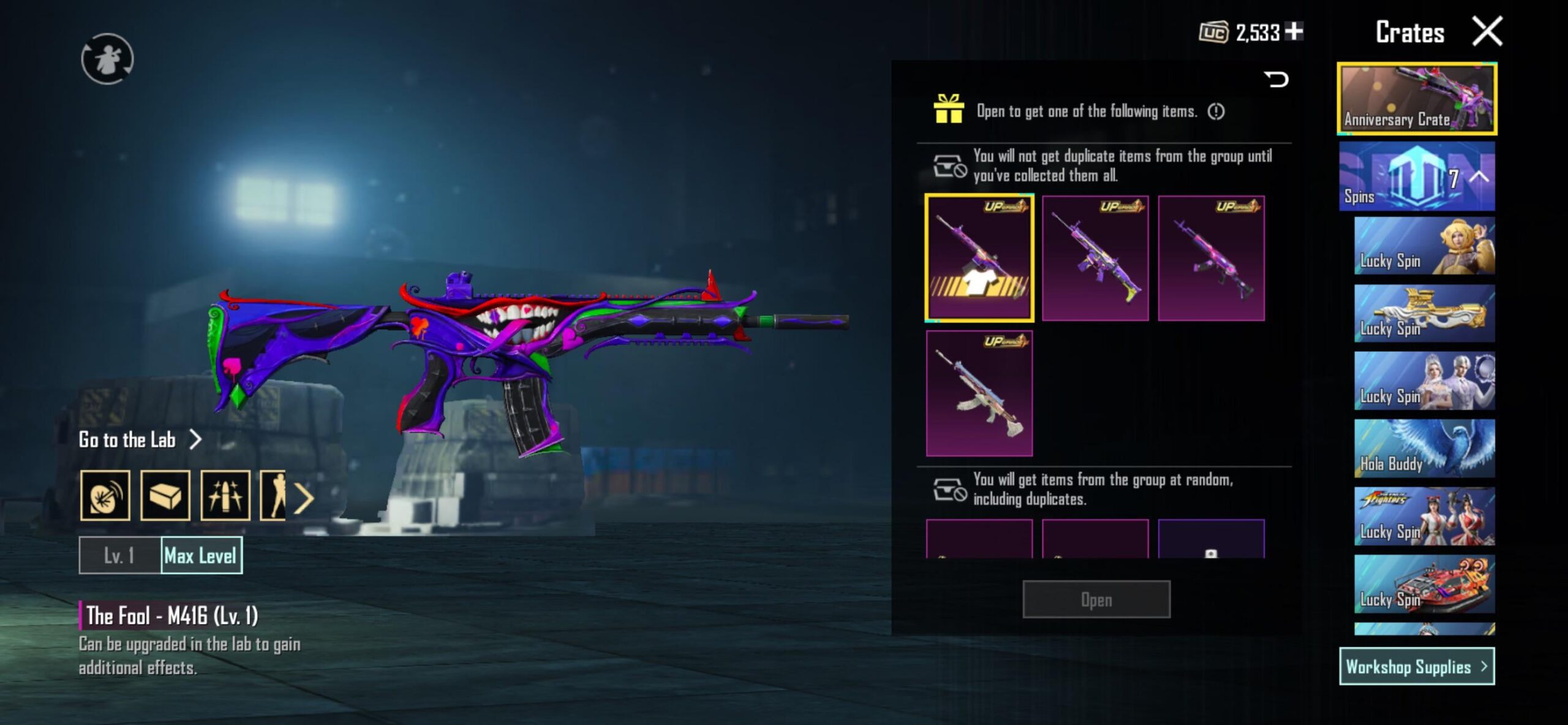Open the Hola Buddy spin
Image resolution: width=1568 pixels, height=725 pixels.
click(1424, 449)
